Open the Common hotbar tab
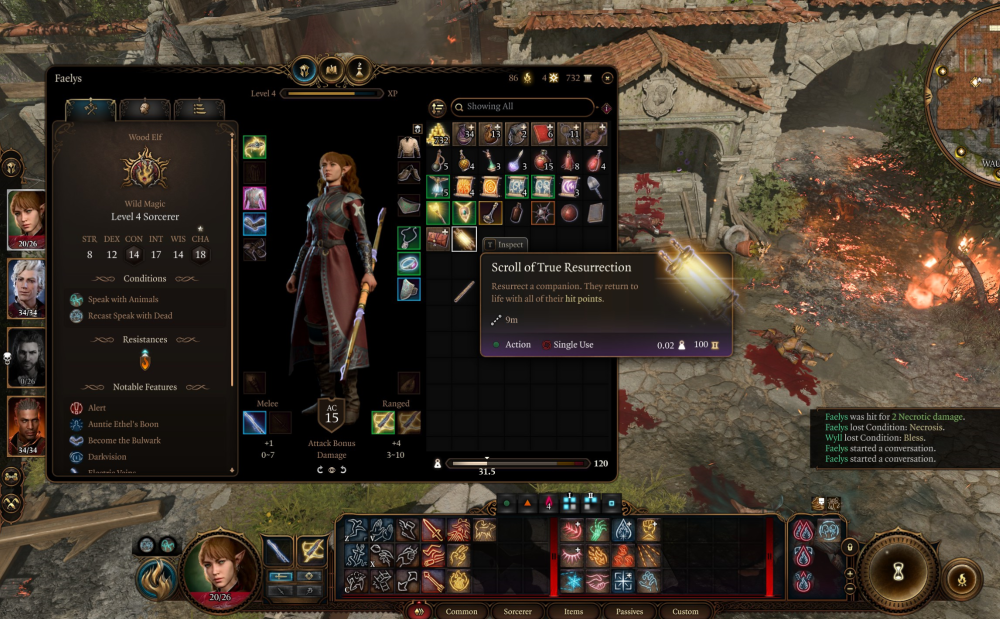This screenshot has height=619, width=1000. [461, 611]
